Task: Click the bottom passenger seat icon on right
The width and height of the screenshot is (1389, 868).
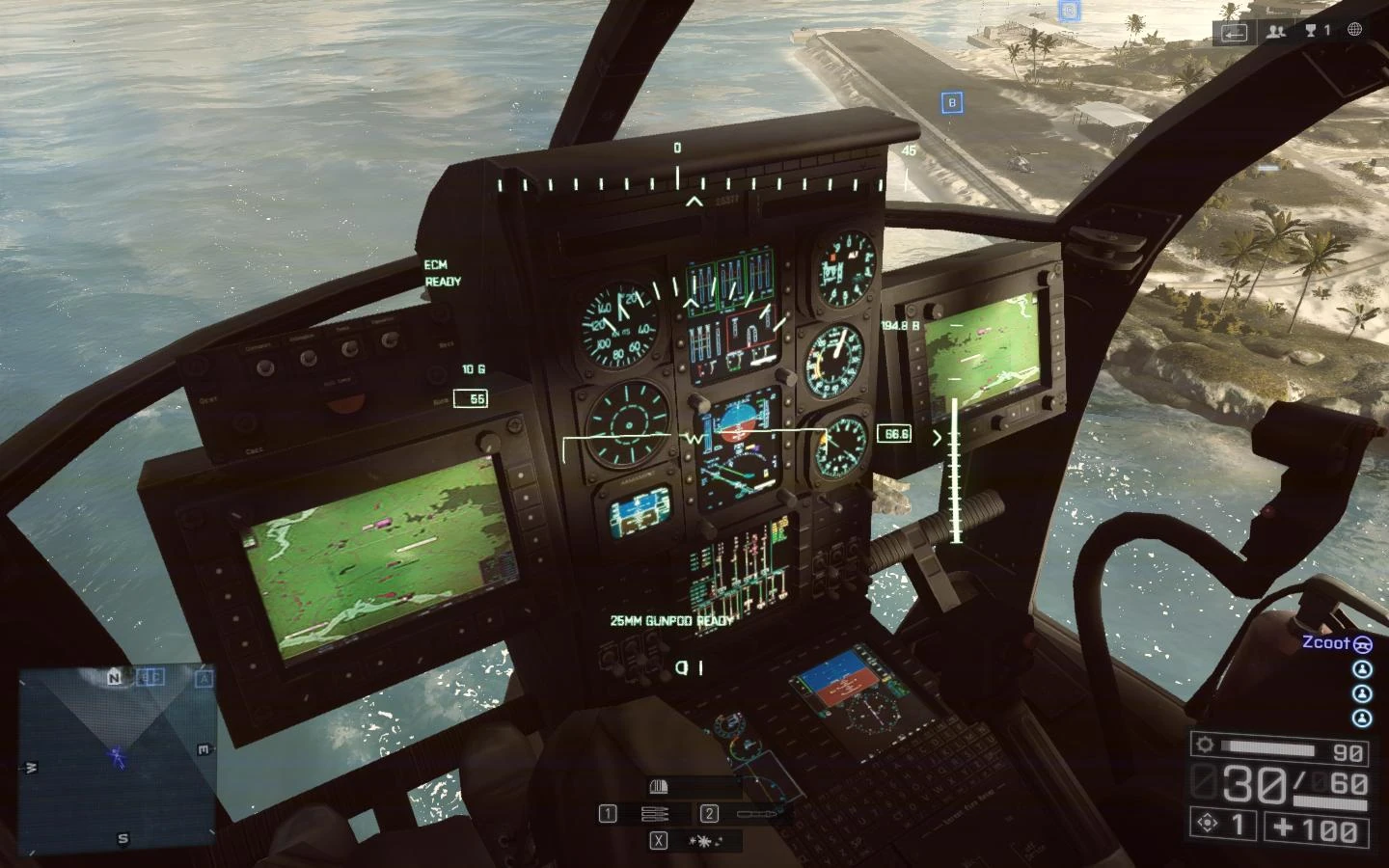Action: coord(1362,718)
